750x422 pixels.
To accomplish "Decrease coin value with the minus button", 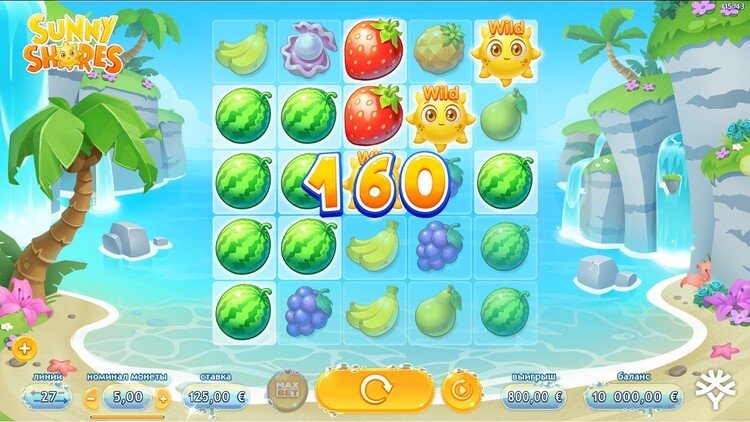I will pyautogui.click(x=92, y=397).
